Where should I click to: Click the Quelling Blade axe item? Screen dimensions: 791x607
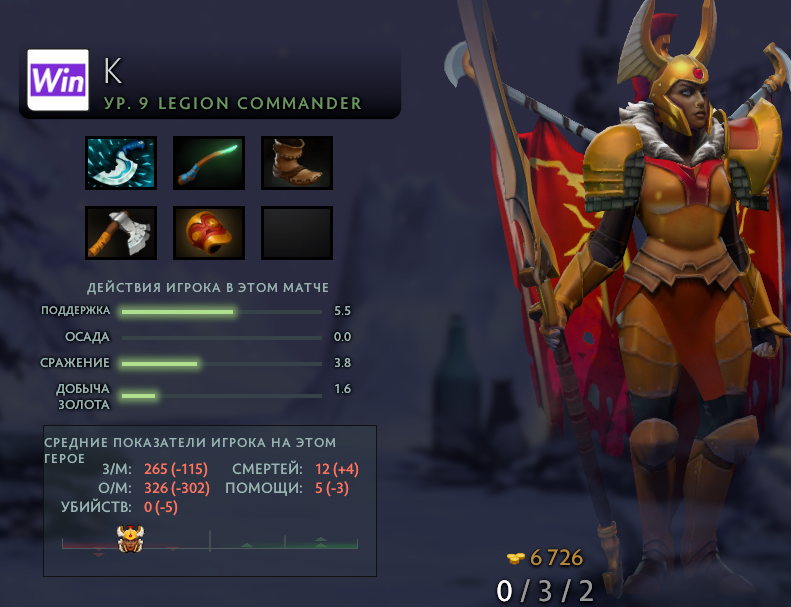tap(121, 233)
